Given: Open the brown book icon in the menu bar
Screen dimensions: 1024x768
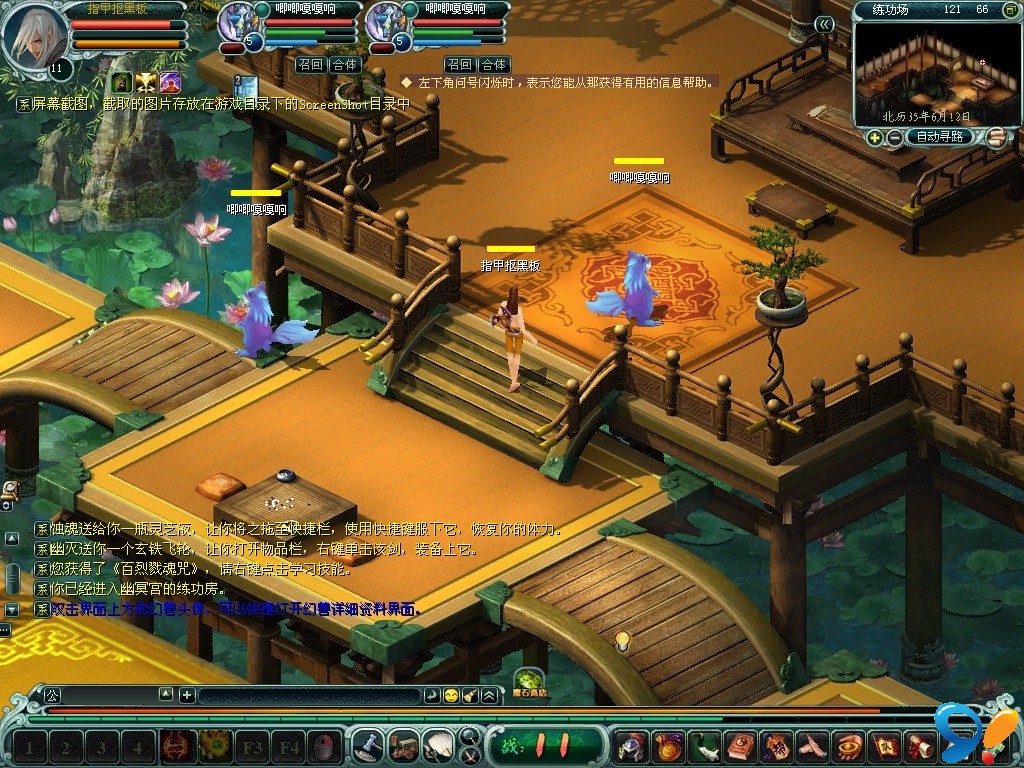Looking at the screenshot, I should click(740, 746).
